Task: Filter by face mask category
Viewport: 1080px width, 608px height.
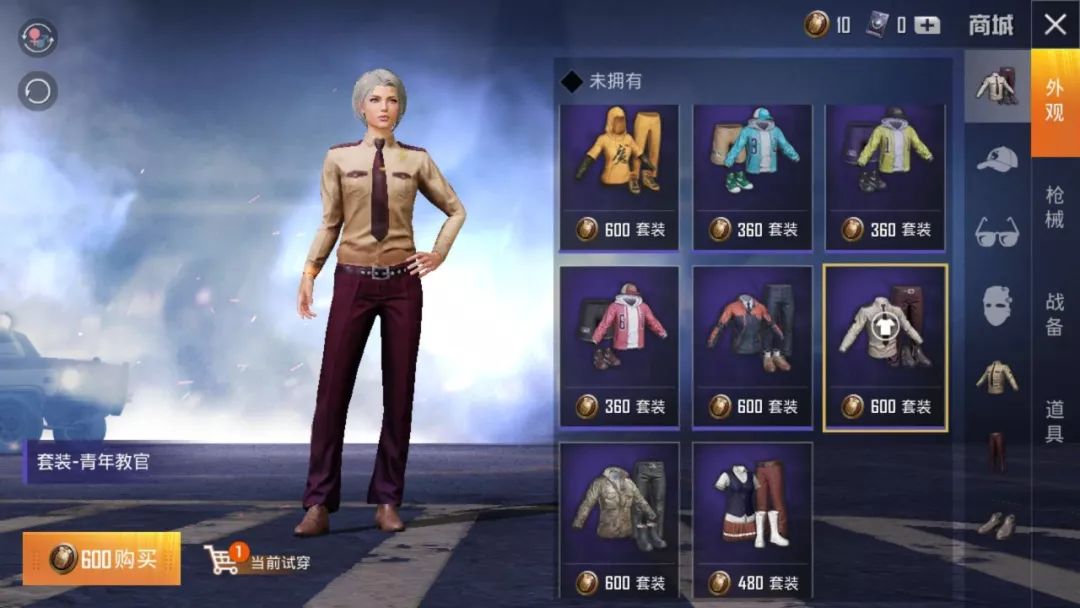Action: point(997,305)
